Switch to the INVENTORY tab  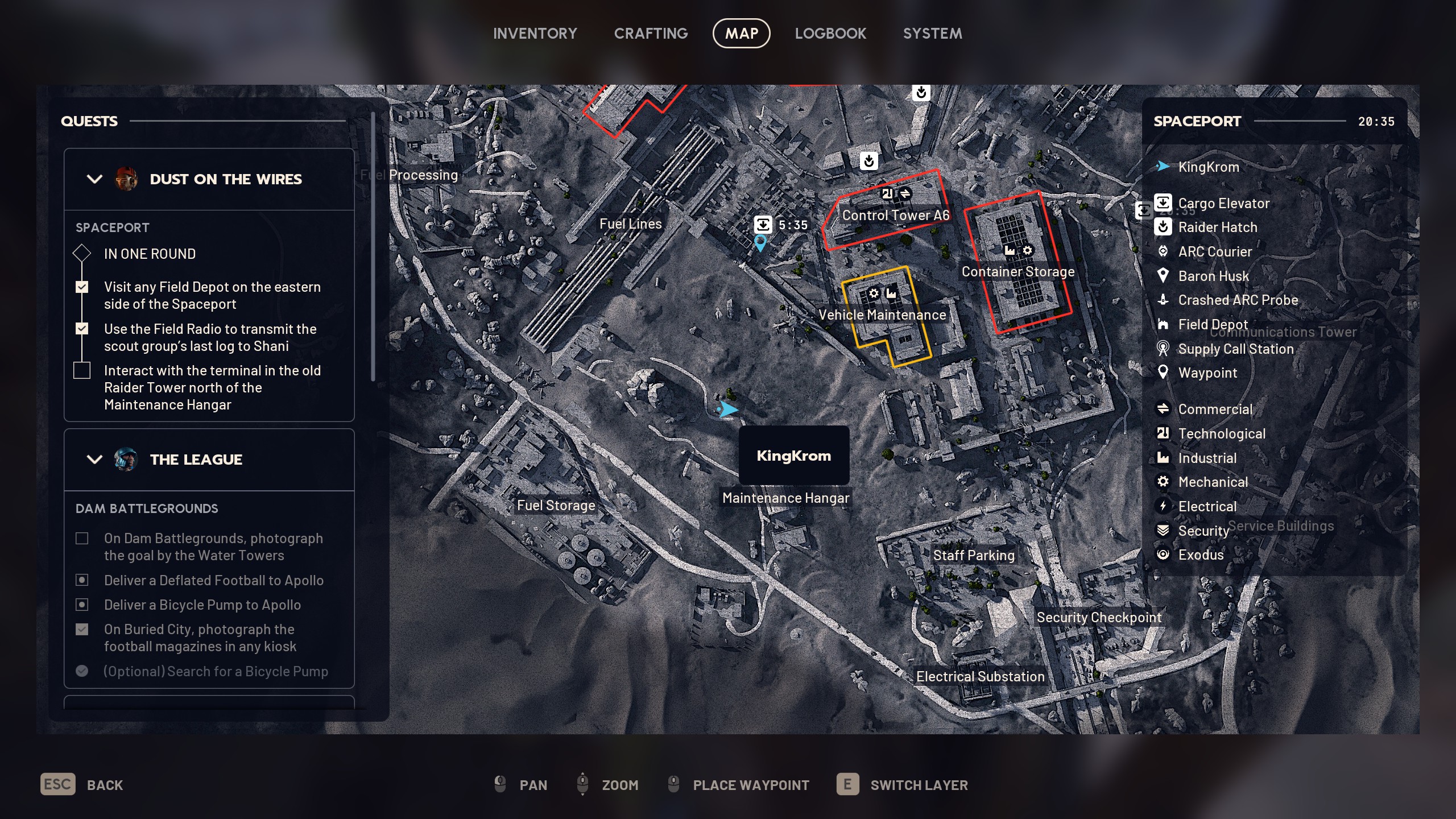point(535,33)
